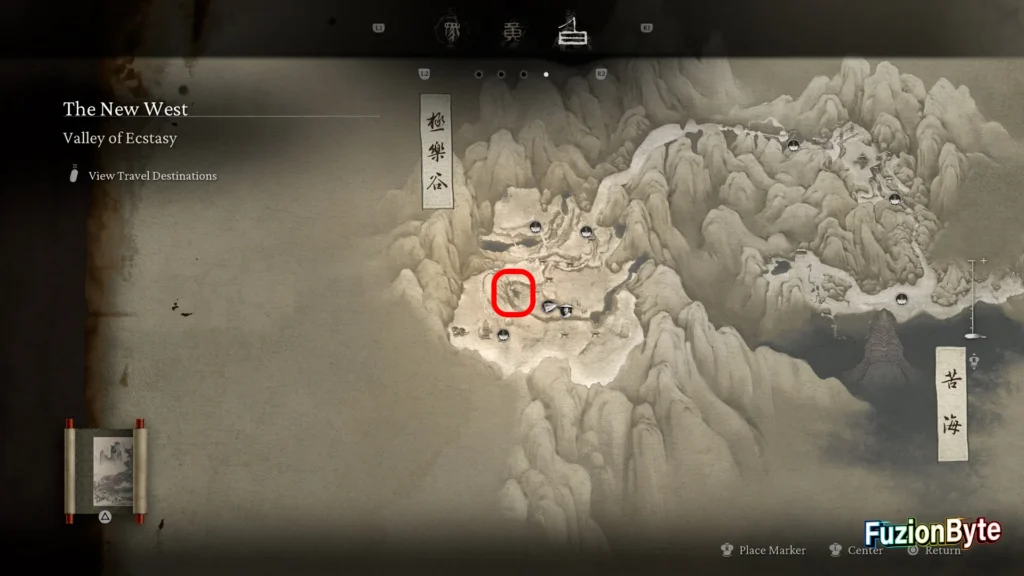The height and width of the screenshot is (576, 1024).
Task: Click the plus at the zoom slider's top
Action: [x=983, y=261]
